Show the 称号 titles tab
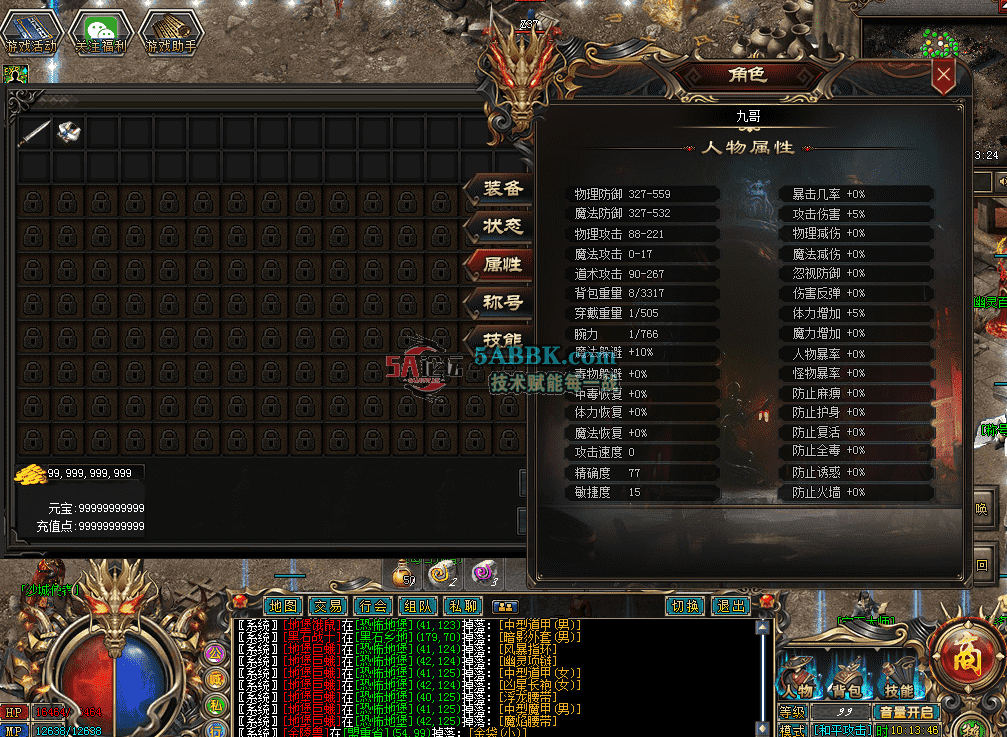This screenshot has width=1007, height=737. point(502,302)
